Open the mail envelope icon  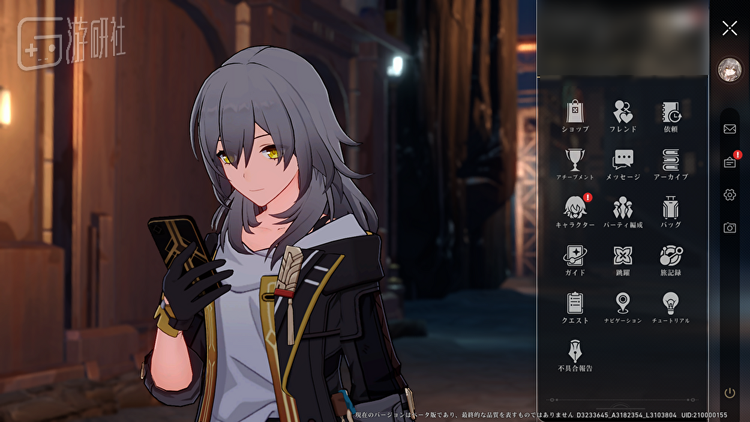tap(730, 129)
